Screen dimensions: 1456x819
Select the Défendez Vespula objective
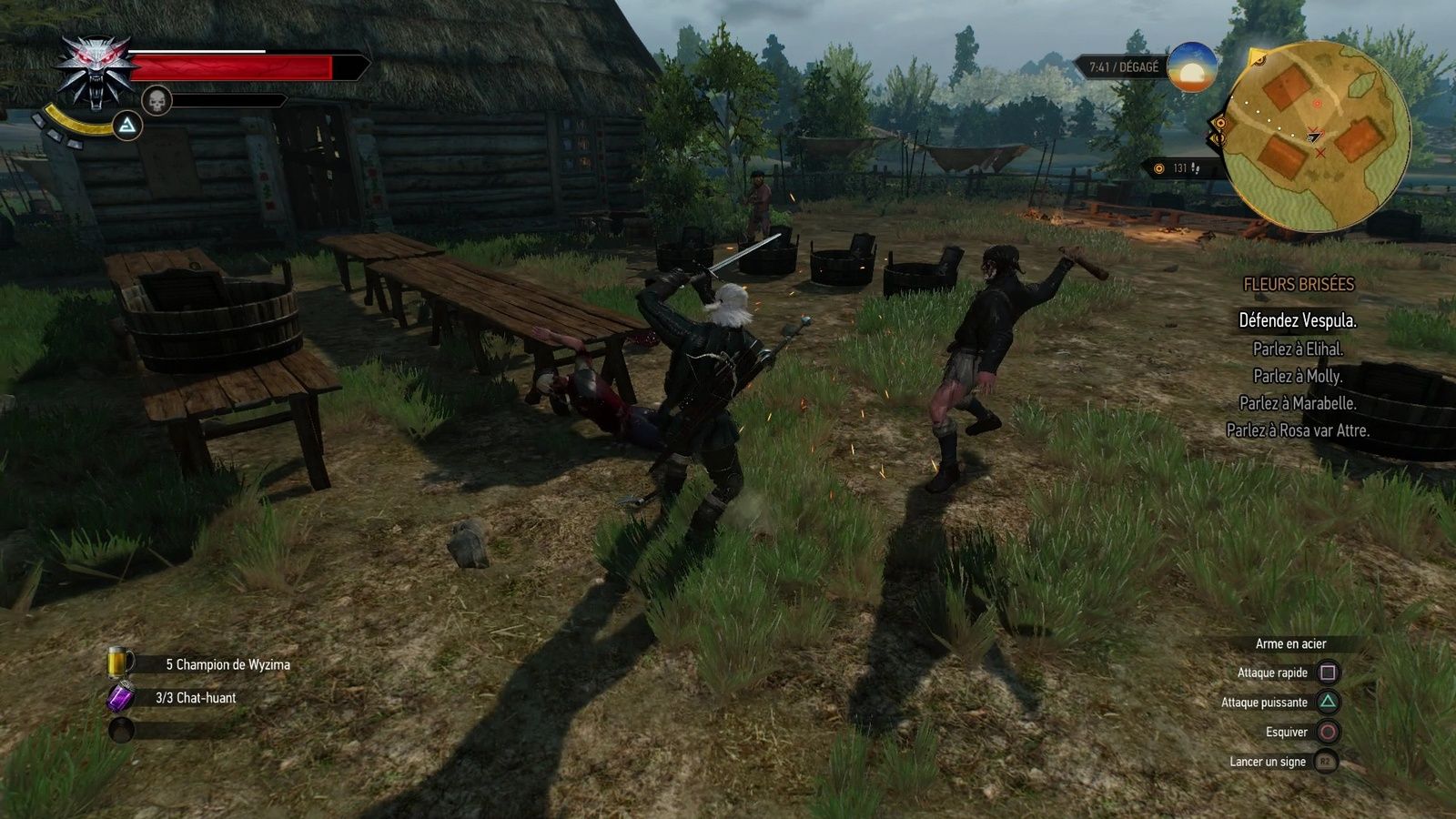coord(1298,320)
